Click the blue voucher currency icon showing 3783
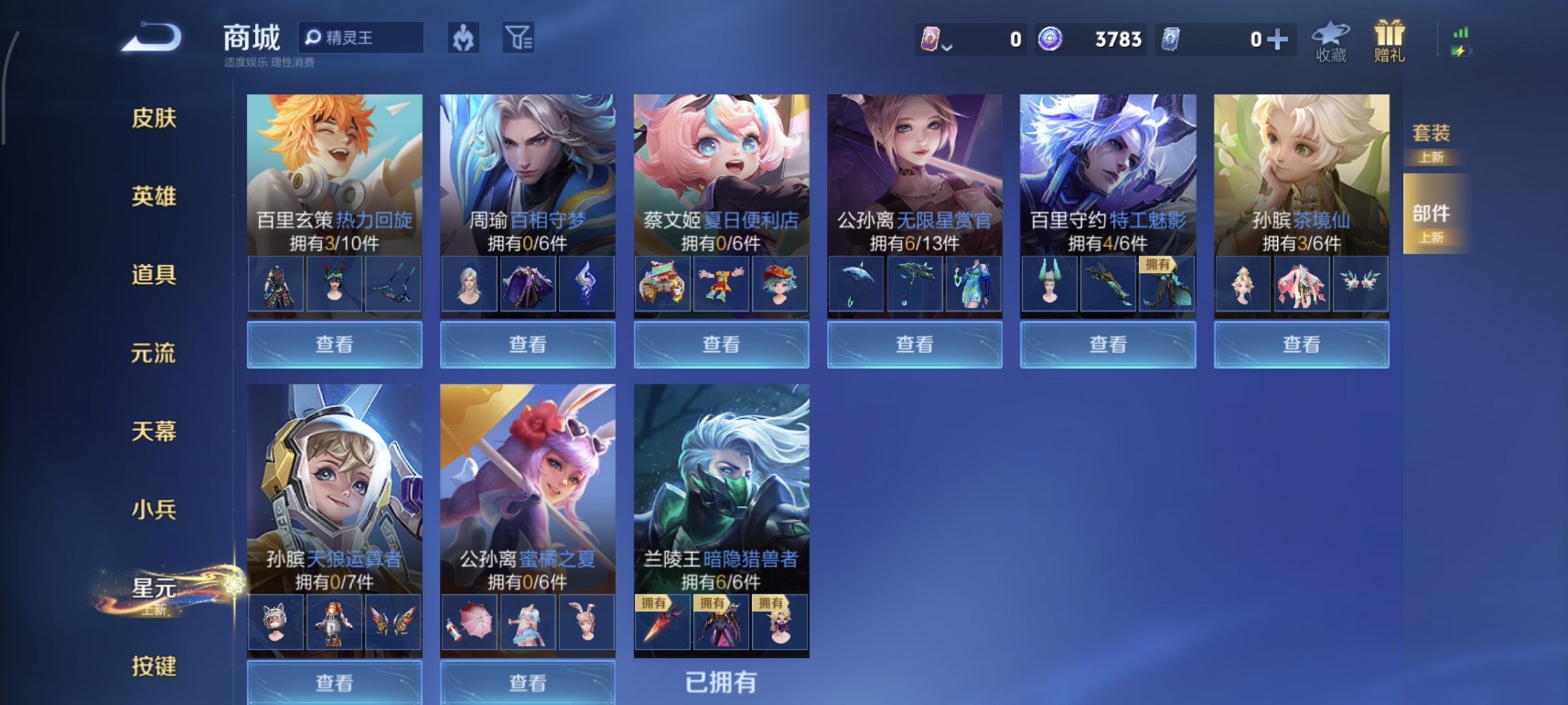 pyautogui.click(x=1051, y=39)
